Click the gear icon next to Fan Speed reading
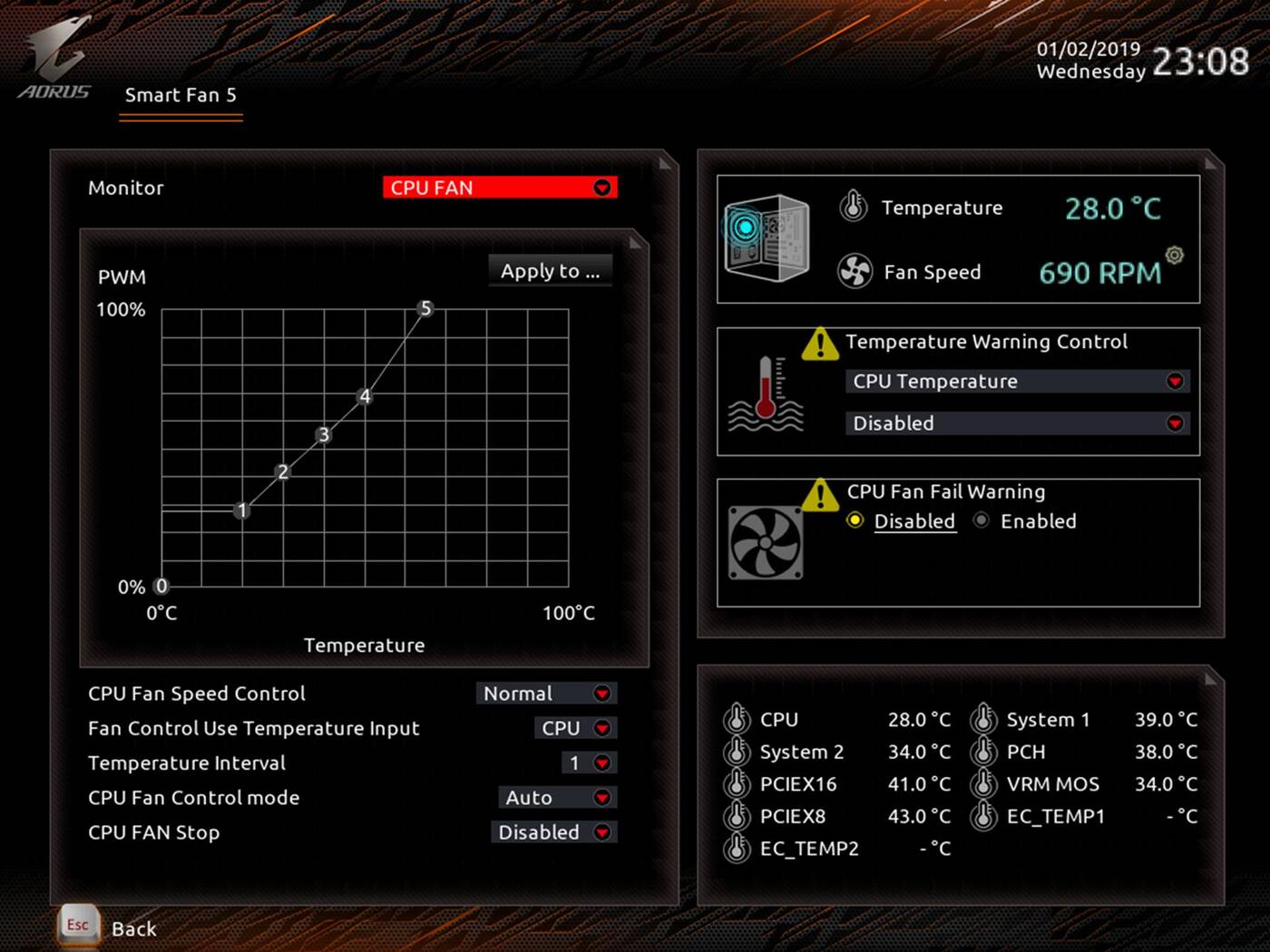 (x=1174, y=257)
